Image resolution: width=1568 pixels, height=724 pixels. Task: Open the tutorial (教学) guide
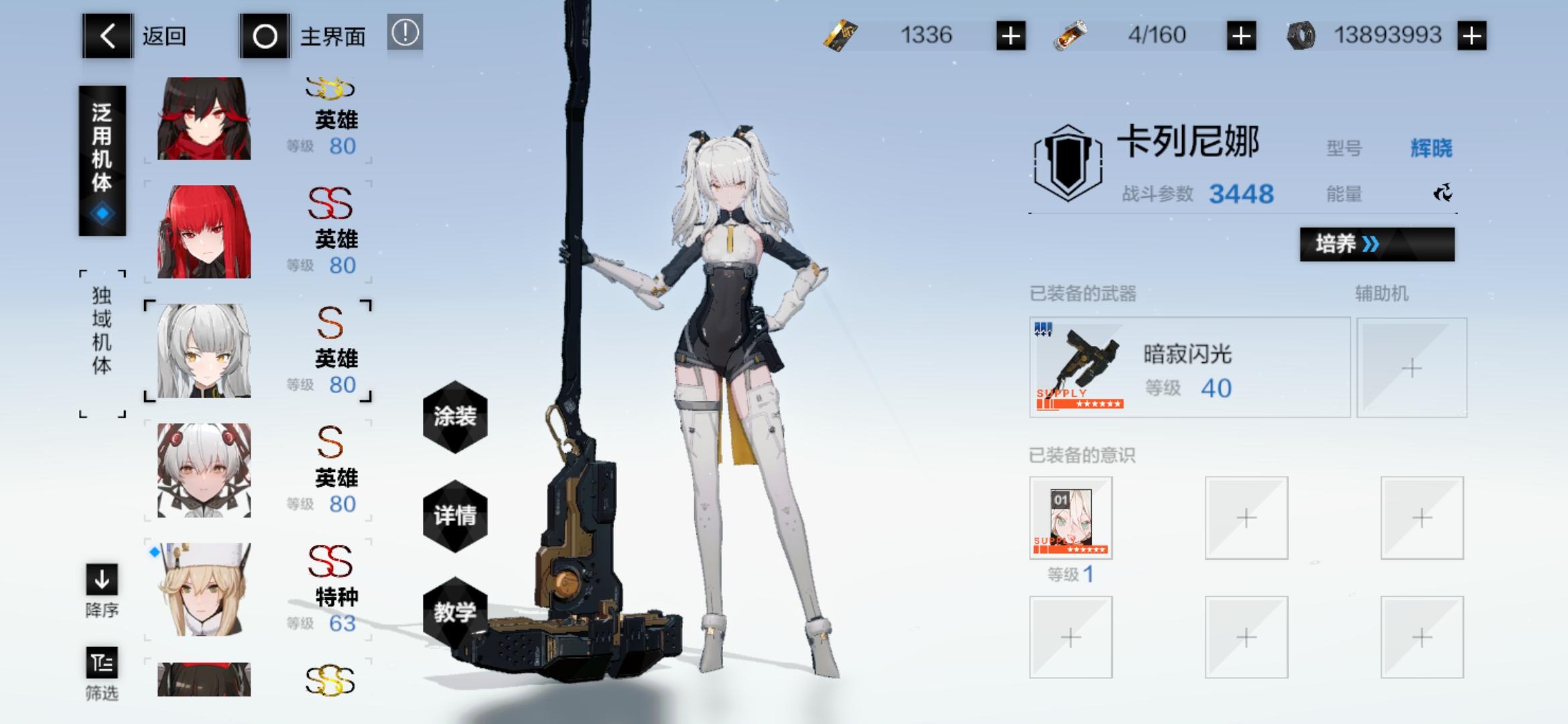pos(456,613)
